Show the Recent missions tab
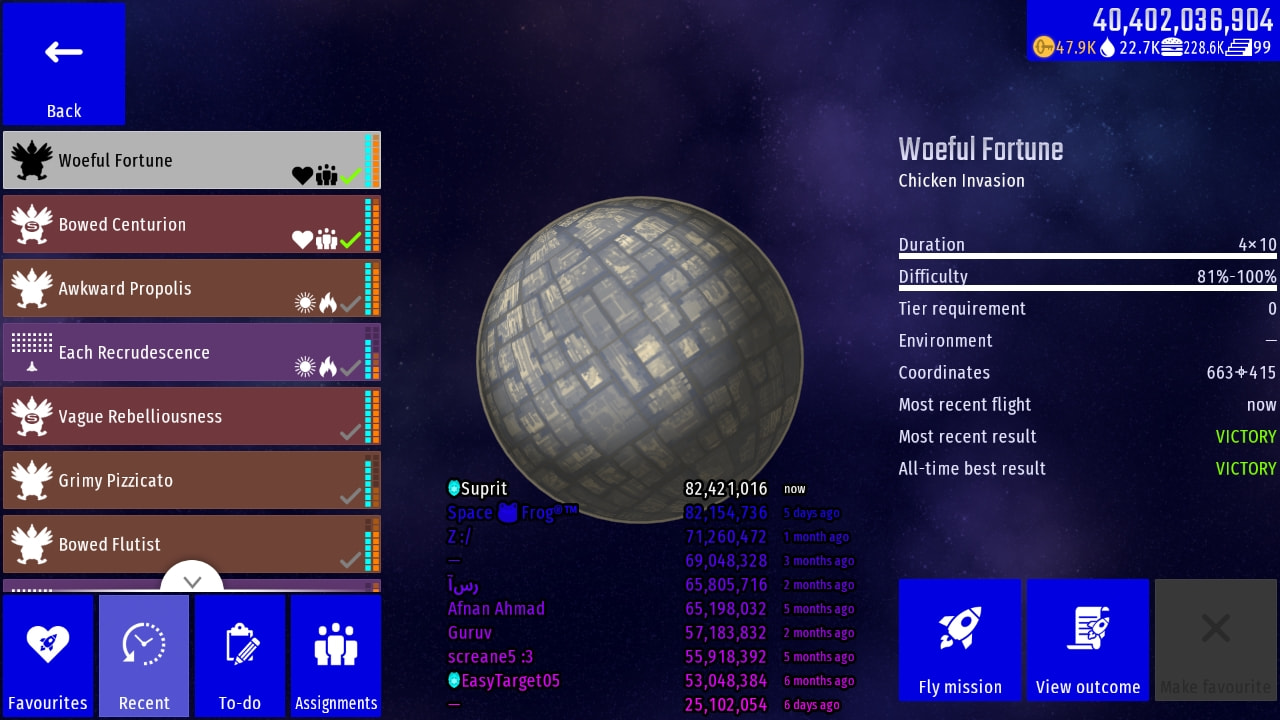Screen dimensions: 1280x720 click(x=144, y=655)
